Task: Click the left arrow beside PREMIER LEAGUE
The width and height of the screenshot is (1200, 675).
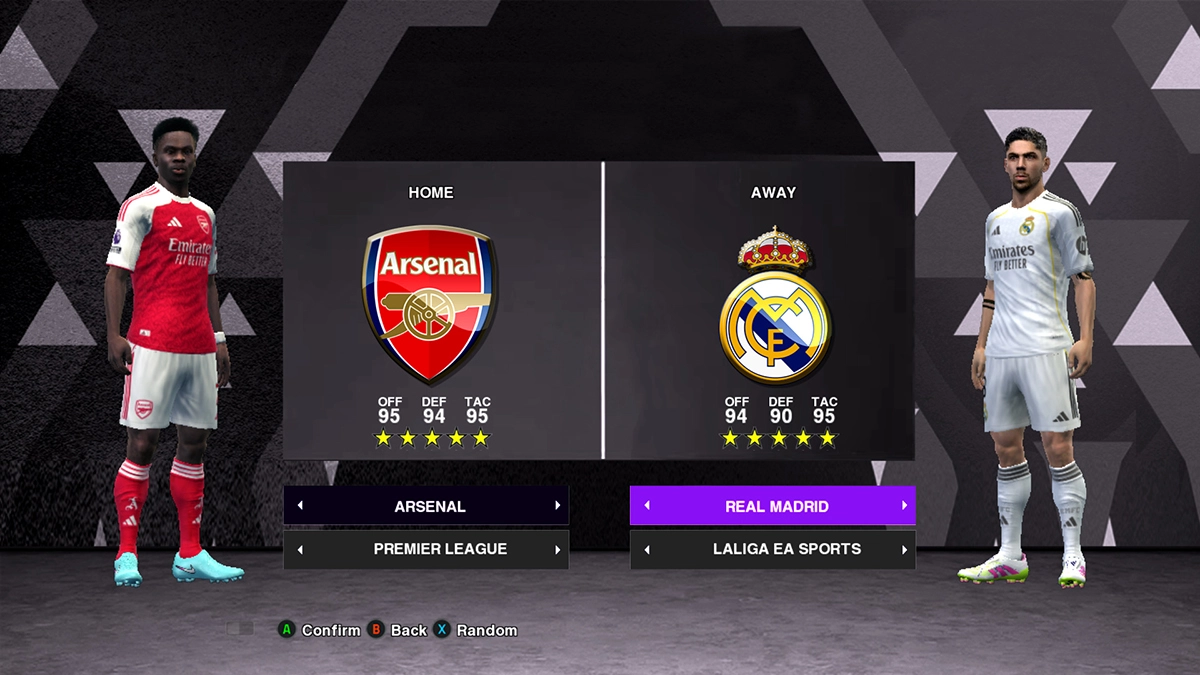Action: (x=300, y=550)
